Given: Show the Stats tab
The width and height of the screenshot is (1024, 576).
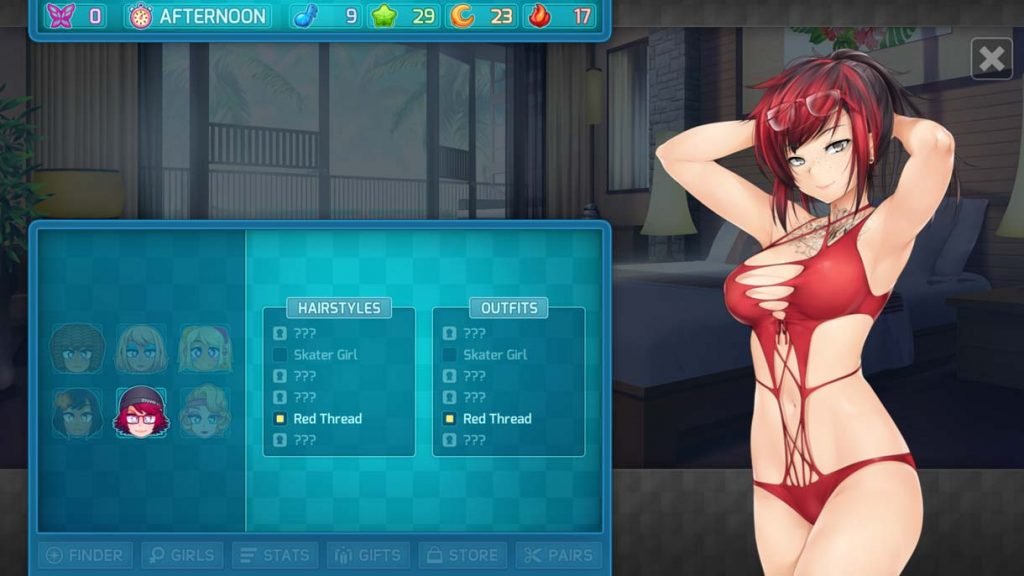Looking at the screenshot, I should tap(274, 555).
